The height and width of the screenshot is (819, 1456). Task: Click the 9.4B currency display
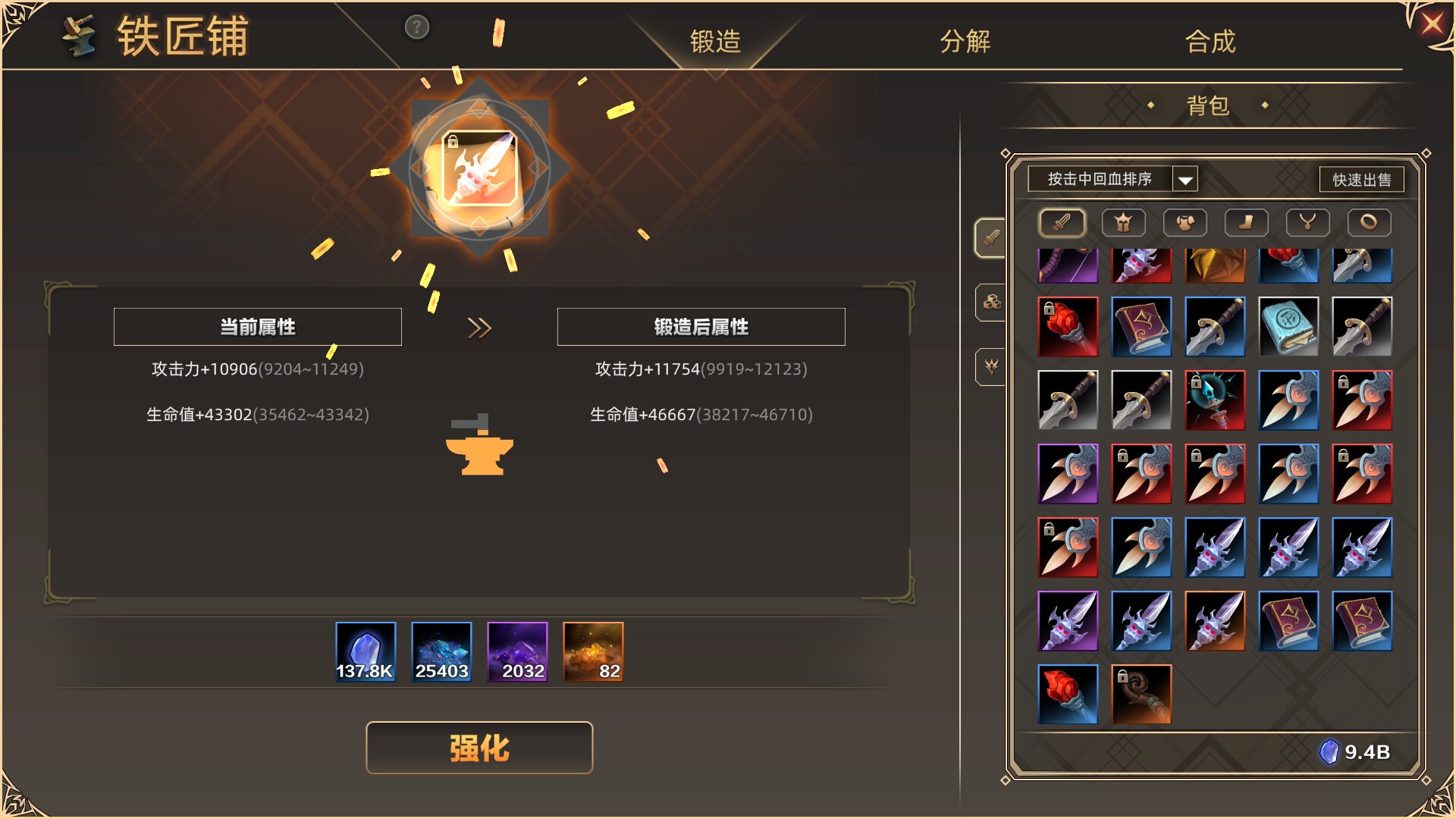pyautogui.click(x=1357, y=752)
